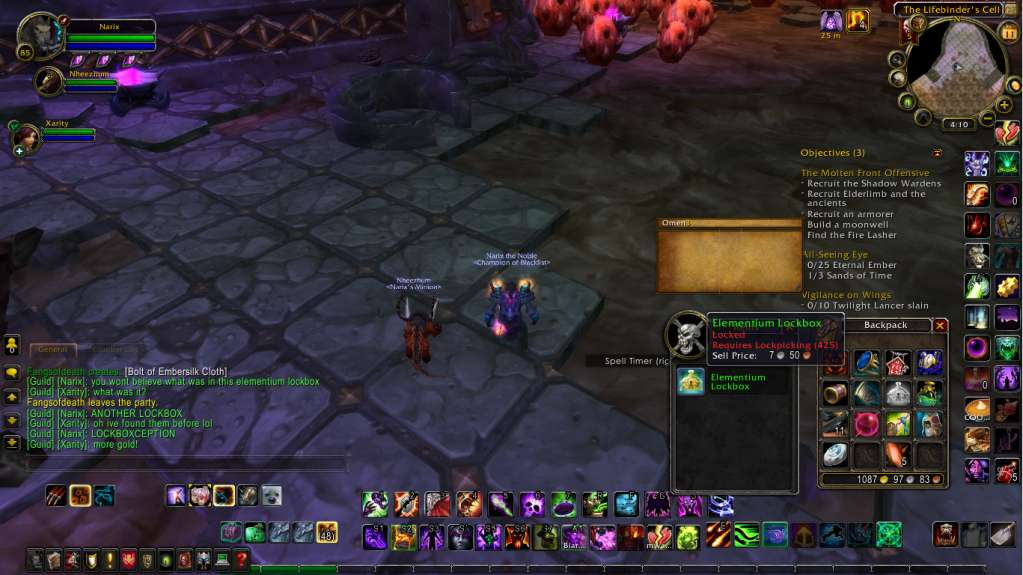This screenshot has height=575, width=1023.
Task: Target party member Xarity's portrait
Action: 27,137
